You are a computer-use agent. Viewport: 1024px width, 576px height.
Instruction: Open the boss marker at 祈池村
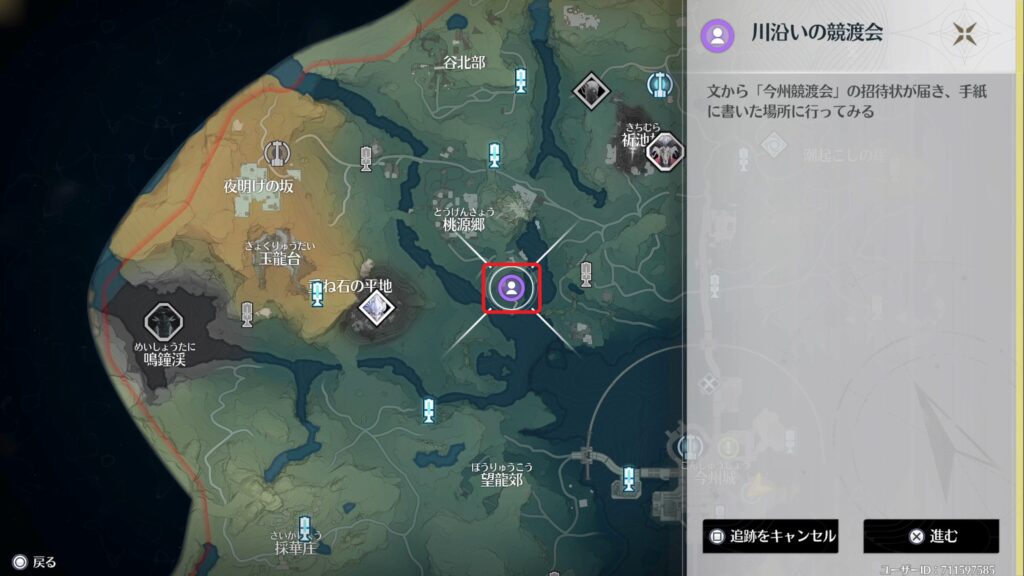[663, 154]
